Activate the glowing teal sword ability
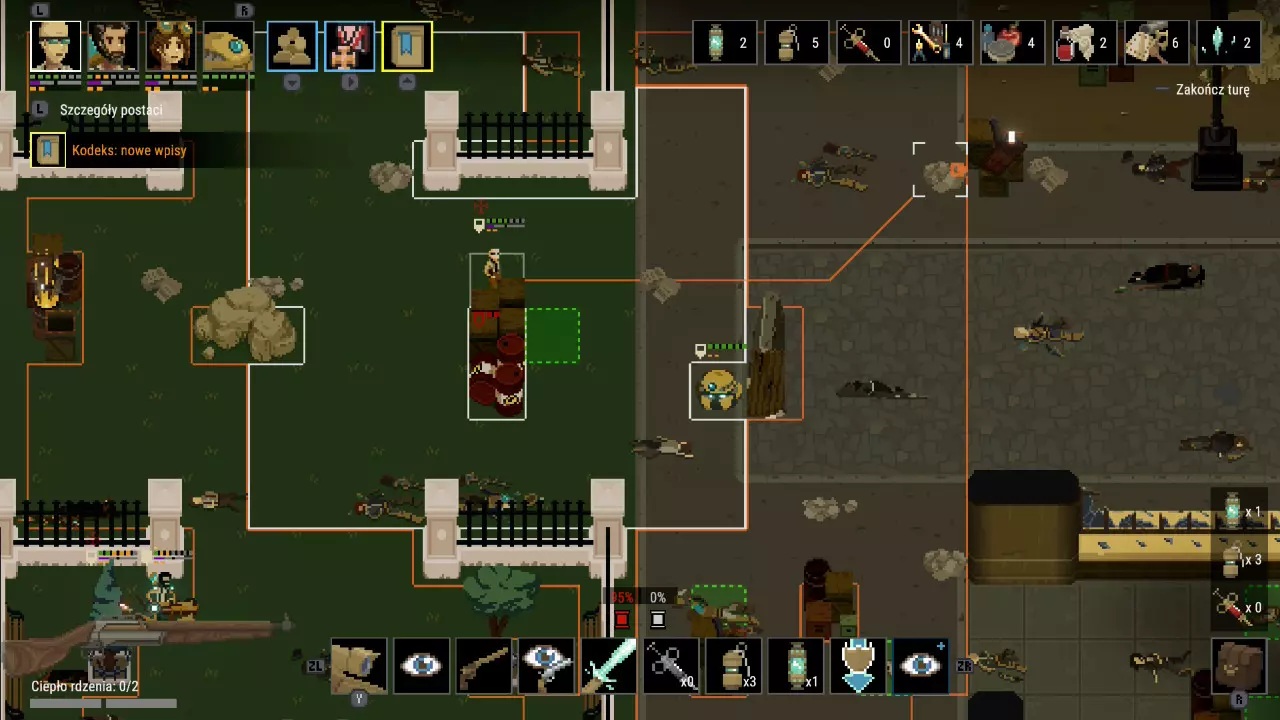Screen dimensions: 1280x720 608,665
